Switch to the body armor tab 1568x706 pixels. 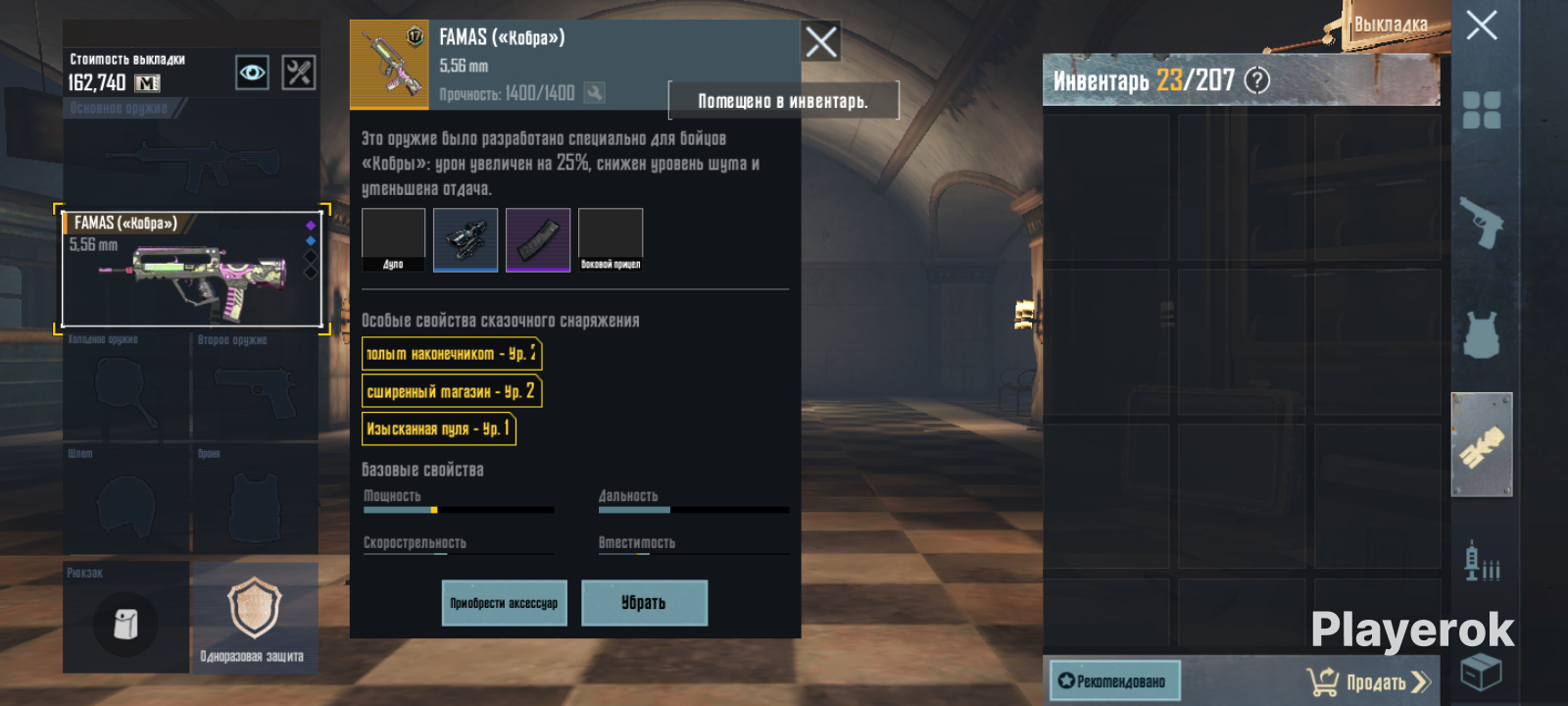coord(1481,334)
